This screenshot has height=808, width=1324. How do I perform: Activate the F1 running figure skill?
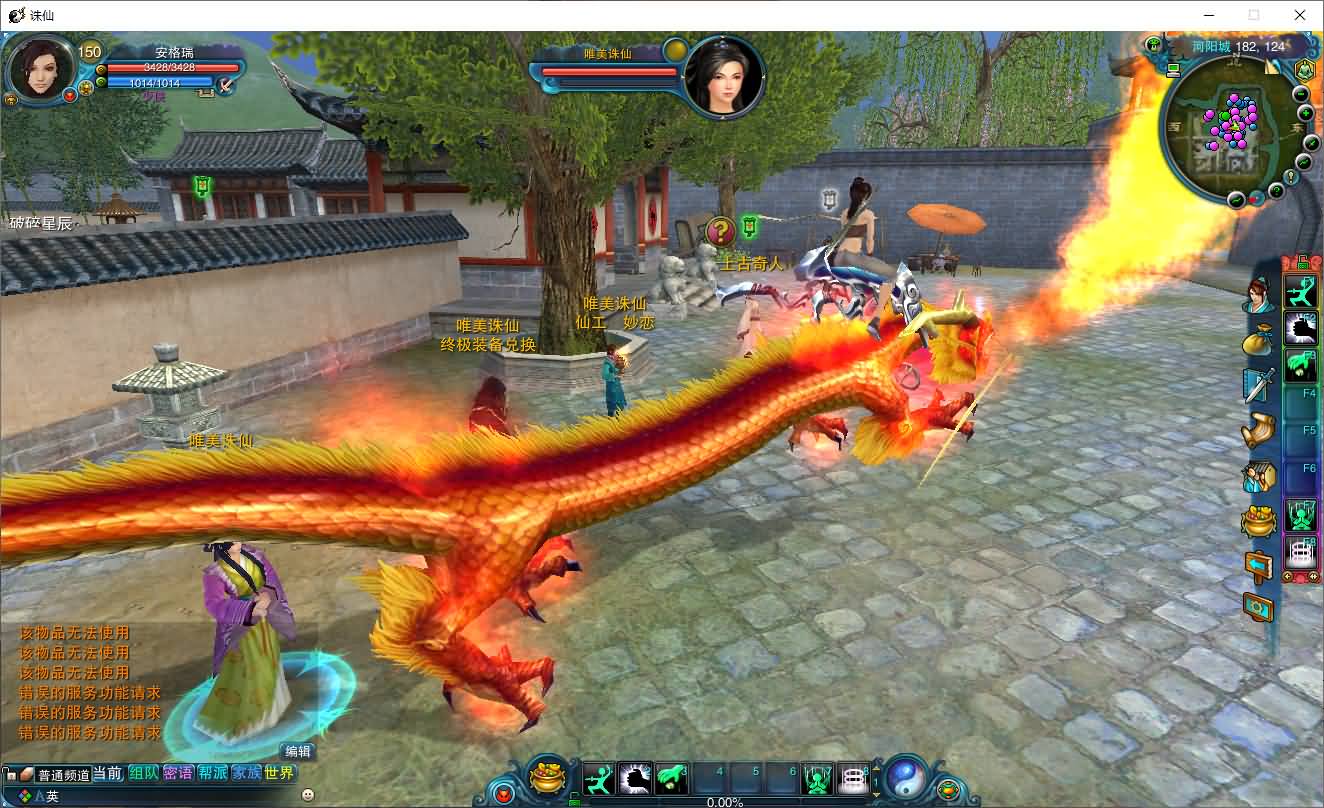click(1300, 291)
